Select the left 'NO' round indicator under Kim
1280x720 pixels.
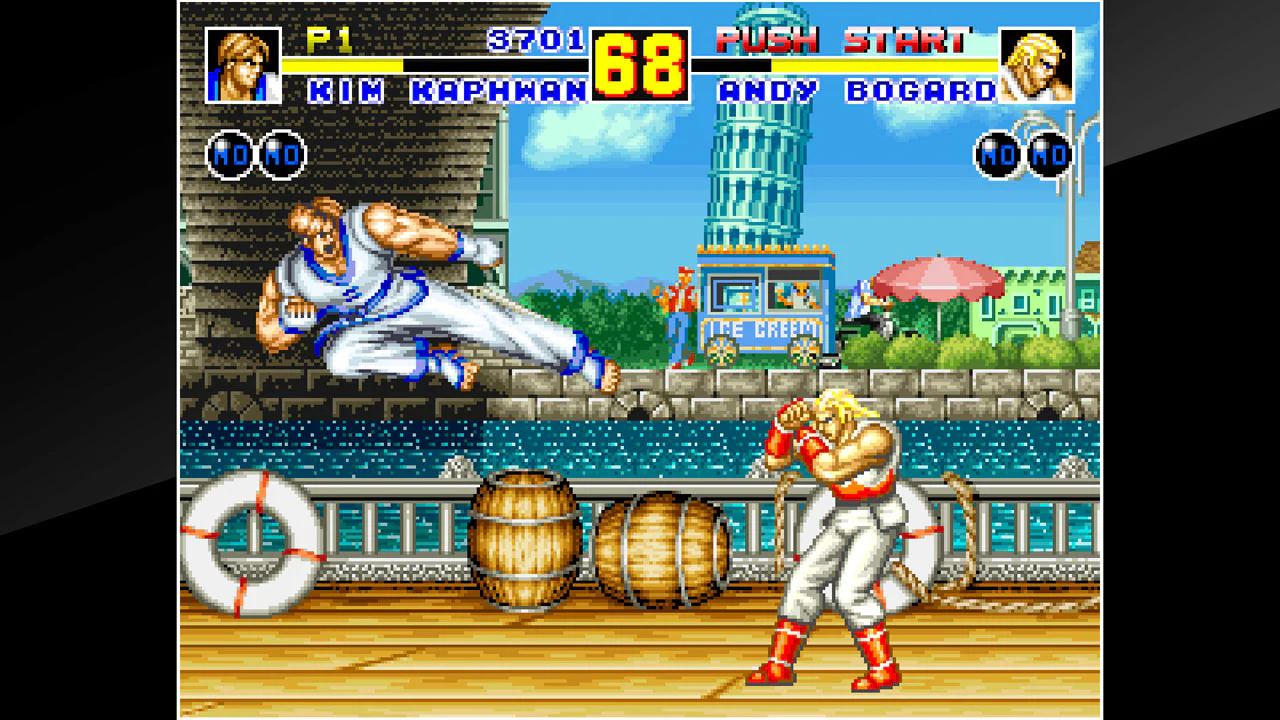point(229,155)
